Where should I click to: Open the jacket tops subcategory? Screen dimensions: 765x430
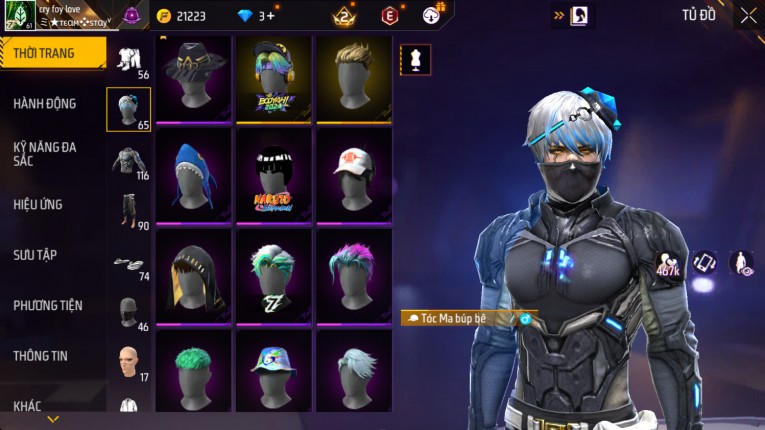pyautogui.click(x=128, y=162)
